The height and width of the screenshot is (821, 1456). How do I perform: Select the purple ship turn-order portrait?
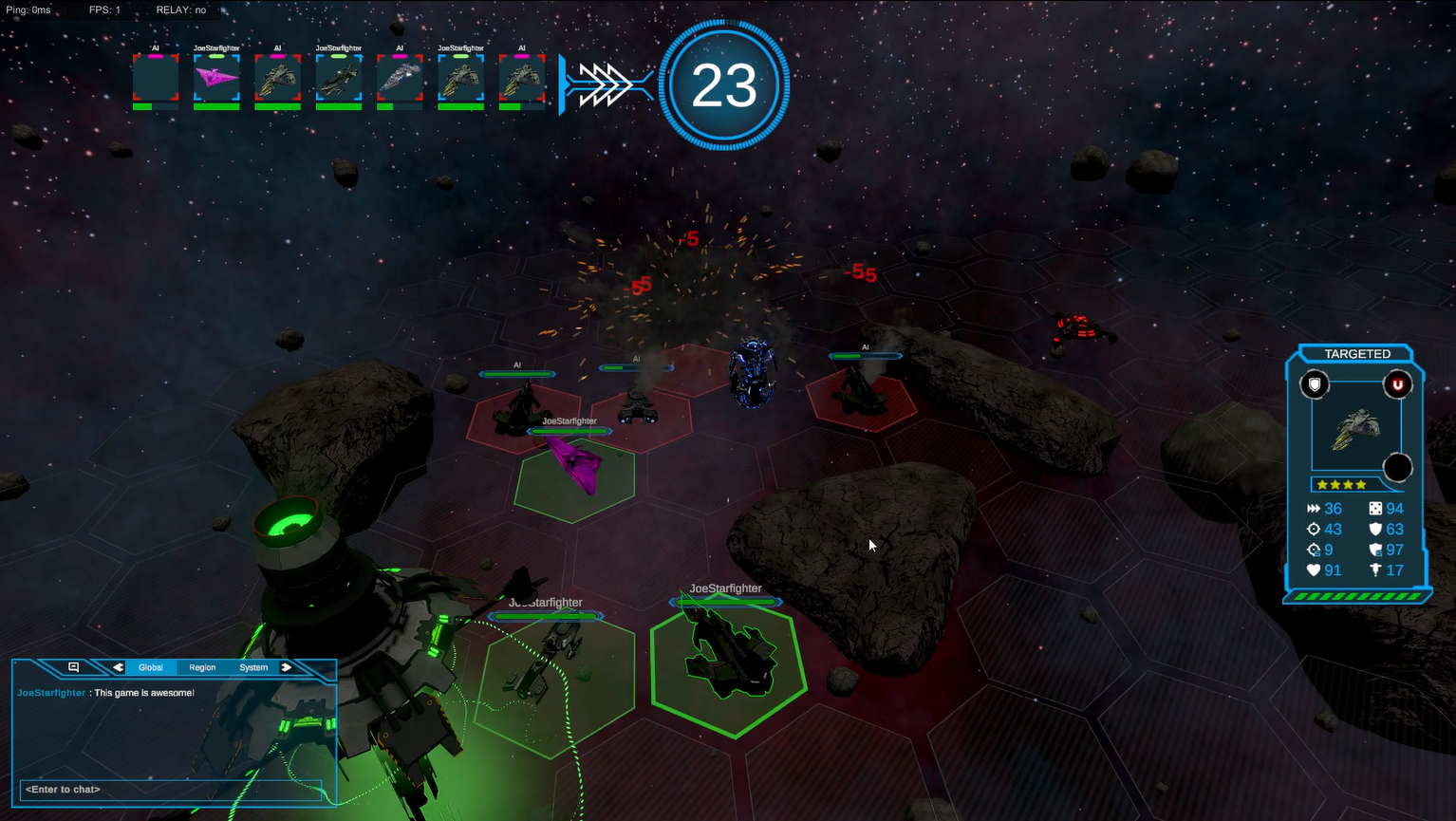click(216, 78)
